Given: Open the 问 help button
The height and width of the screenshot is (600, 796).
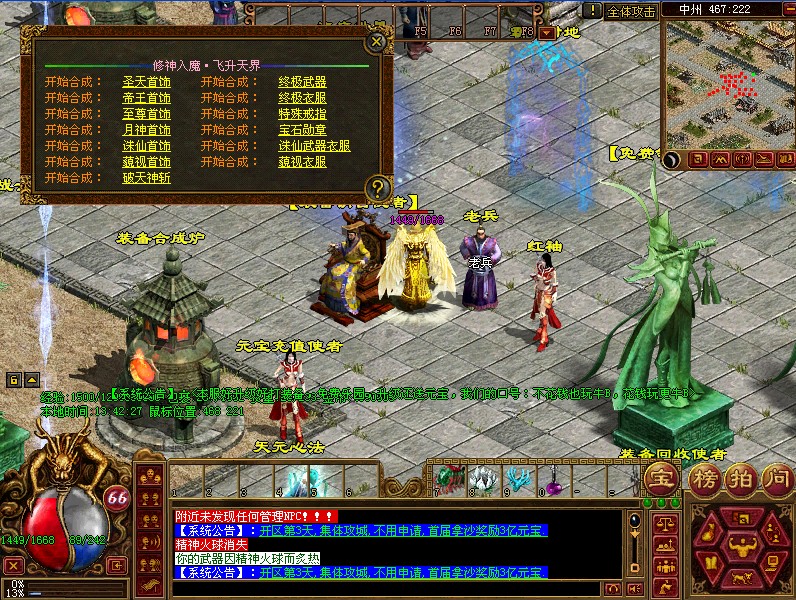Looking at the screenshot, I should click(776, 477).
